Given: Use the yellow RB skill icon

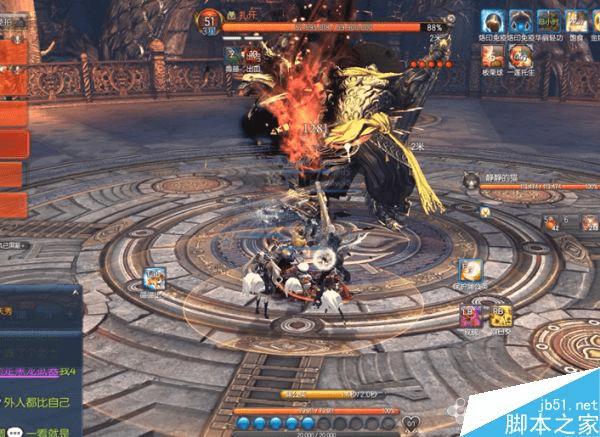Looking at the screenshot, I should [499, 315].
